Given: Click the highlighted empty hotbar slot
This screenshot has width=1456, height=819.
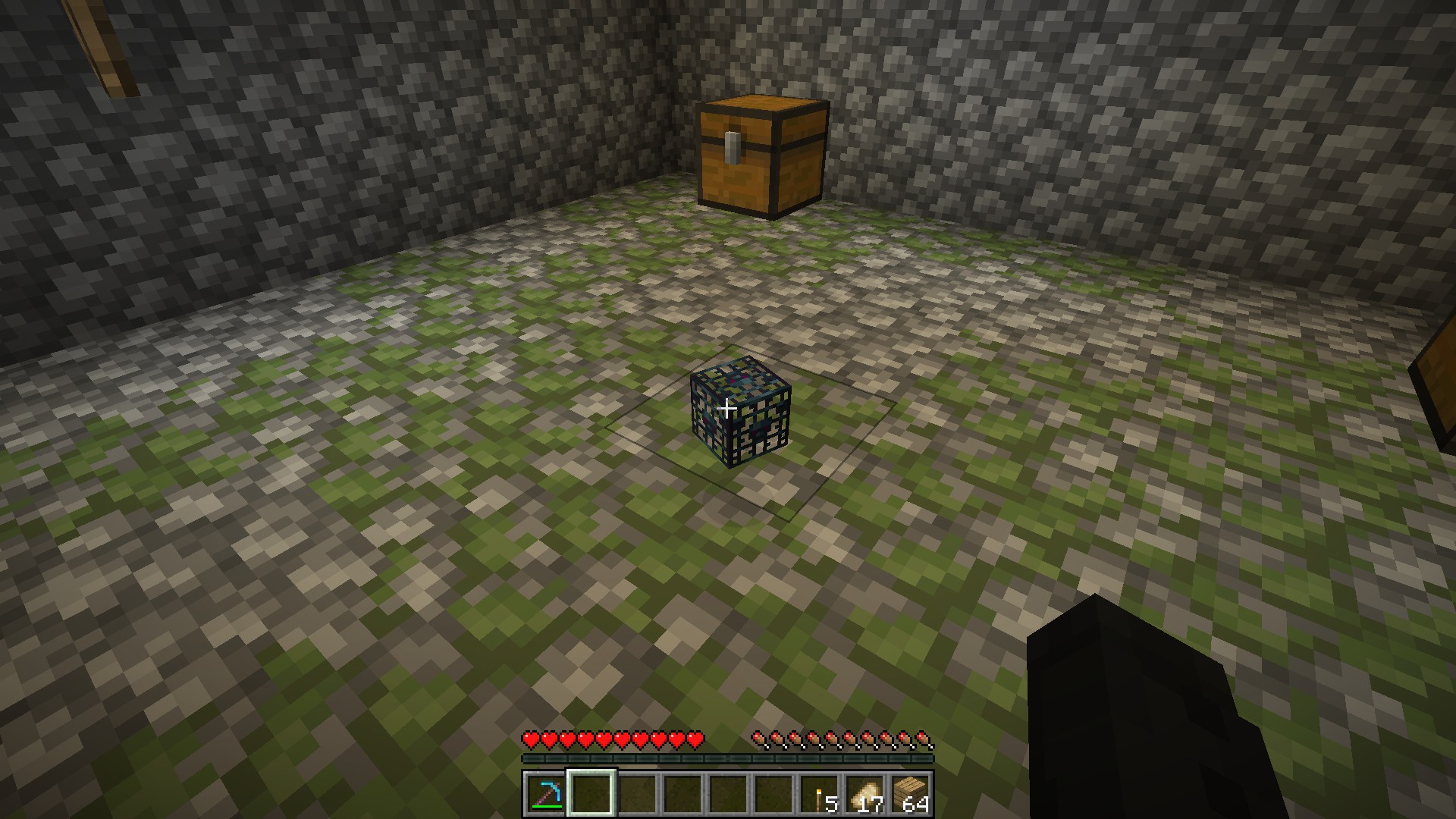Looking at the screenshot, I should [591, 794].
